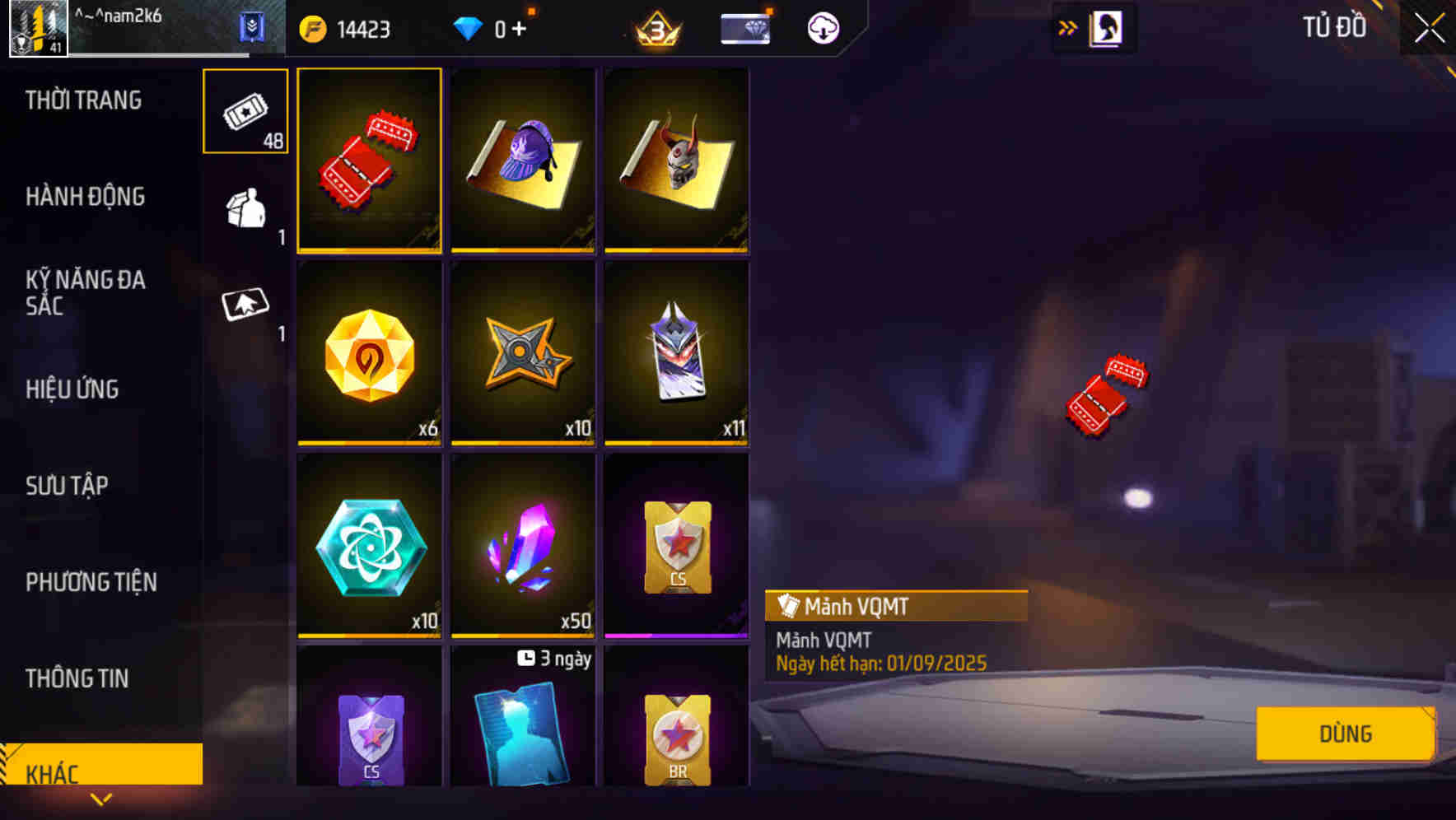Click the >> arrows beside the wardrobe icon
Image resolution: width=1456 pixels, height=820 pixels.
1066,27
